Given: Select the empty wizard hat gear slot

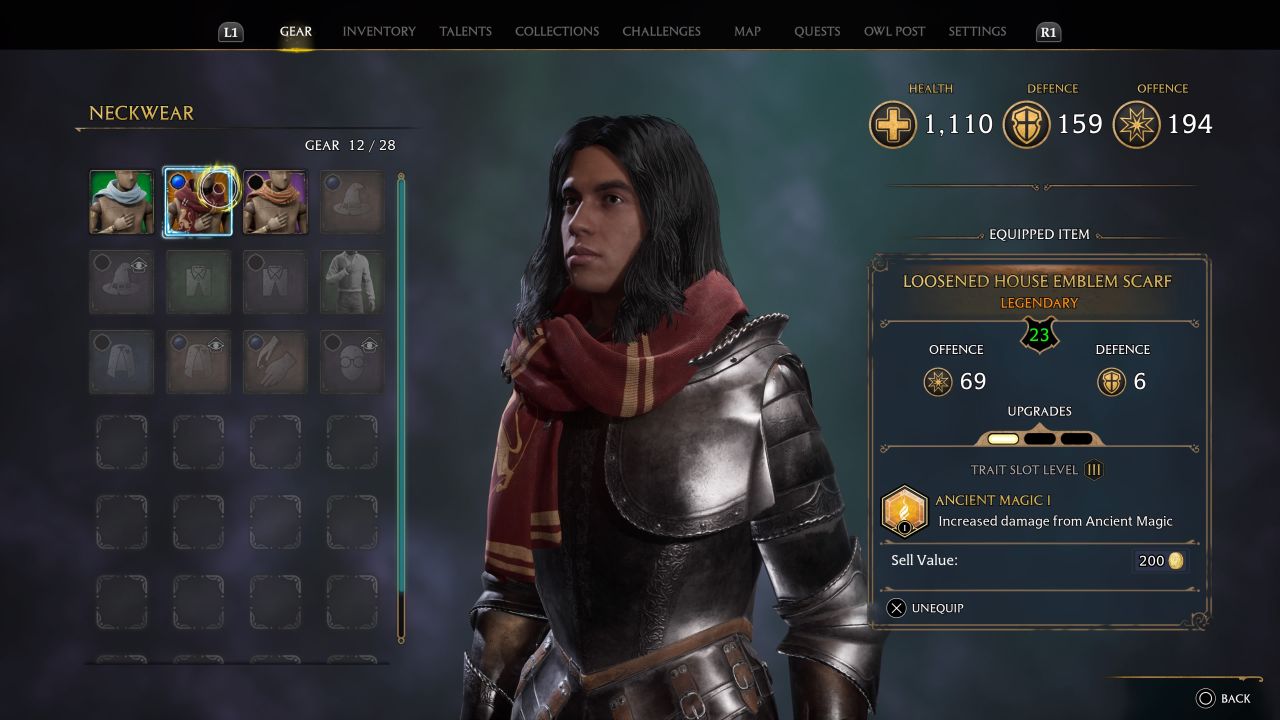Looking at the screenshot, I should tap(352, 200).
